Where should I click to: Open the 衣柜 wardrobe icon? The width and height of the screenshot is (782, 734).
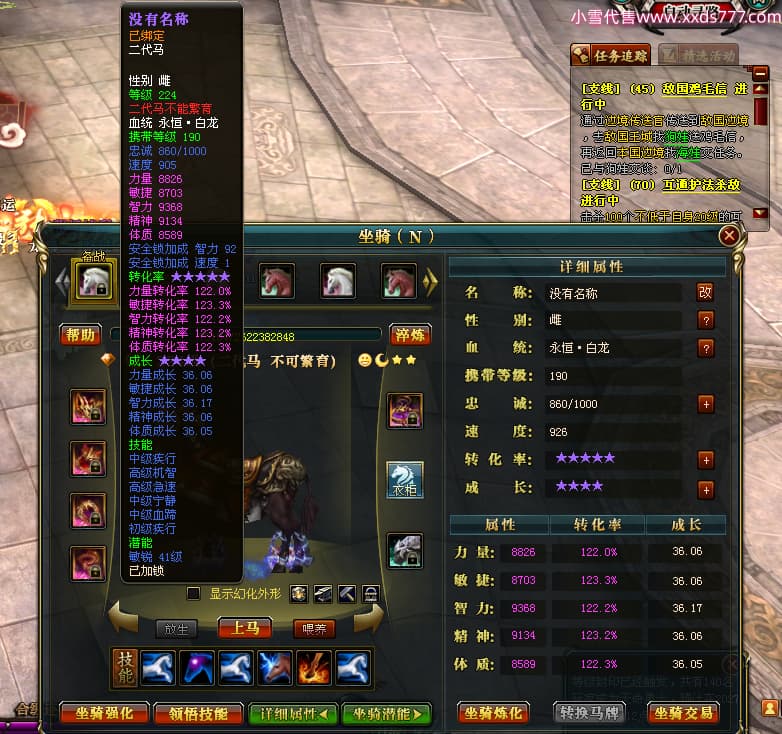[x=405, y=480]
